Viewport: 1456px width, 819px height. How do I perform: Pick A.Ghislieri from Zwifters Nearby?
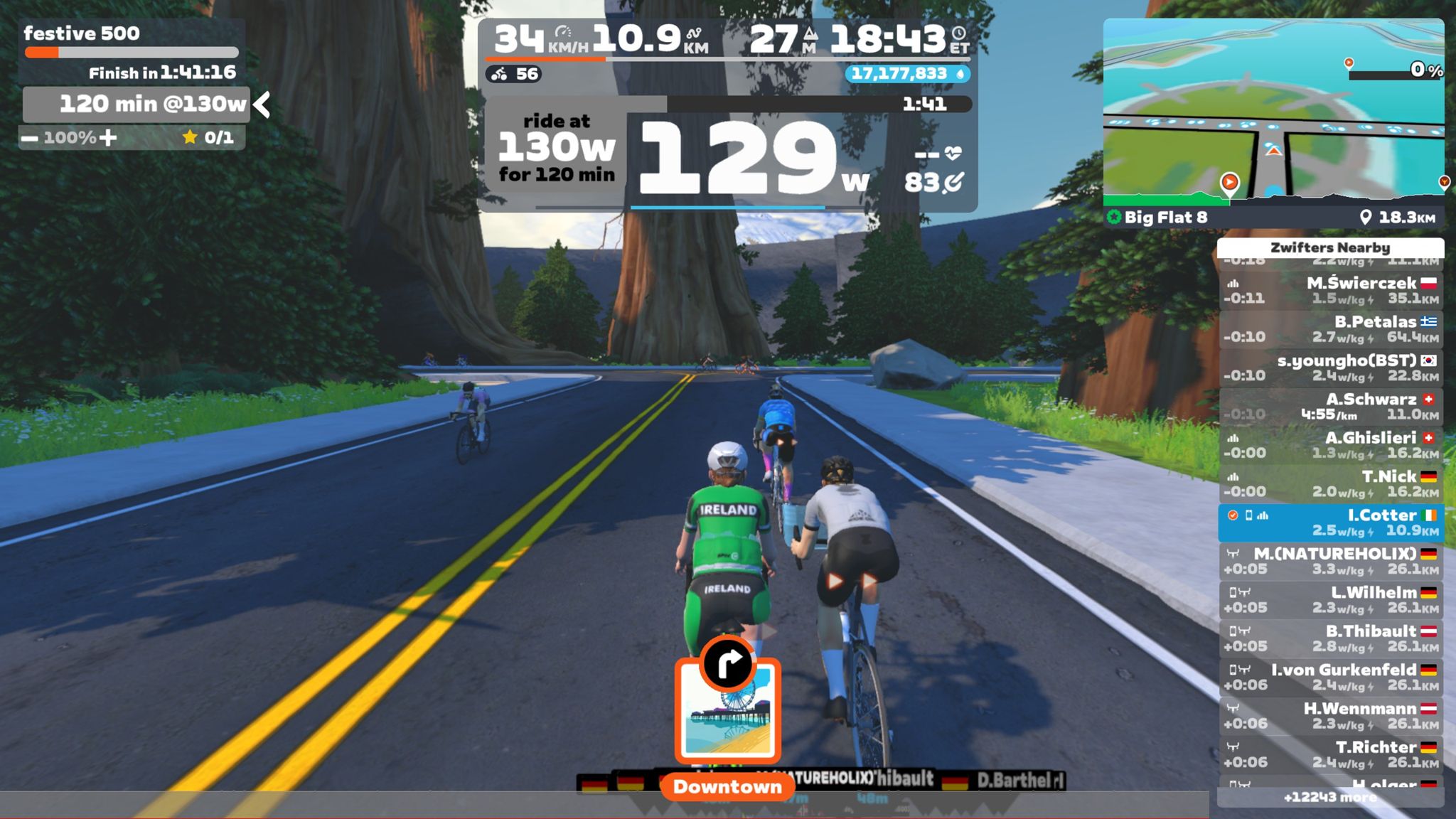click(x=1330, y=445)
